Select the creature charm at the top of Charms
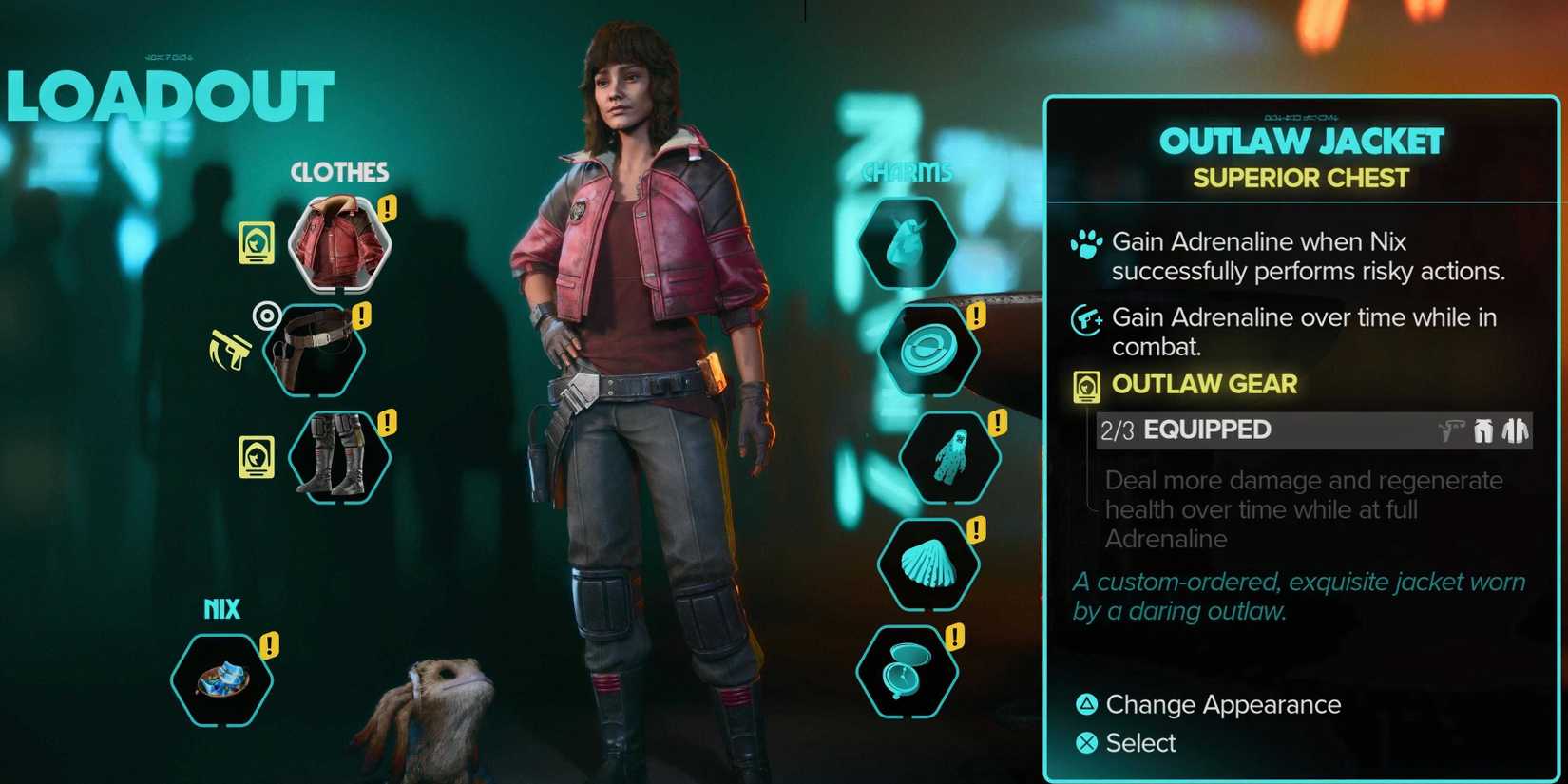Image resolution: width=1568 pixels, height=784 pixels. point(905,240)
